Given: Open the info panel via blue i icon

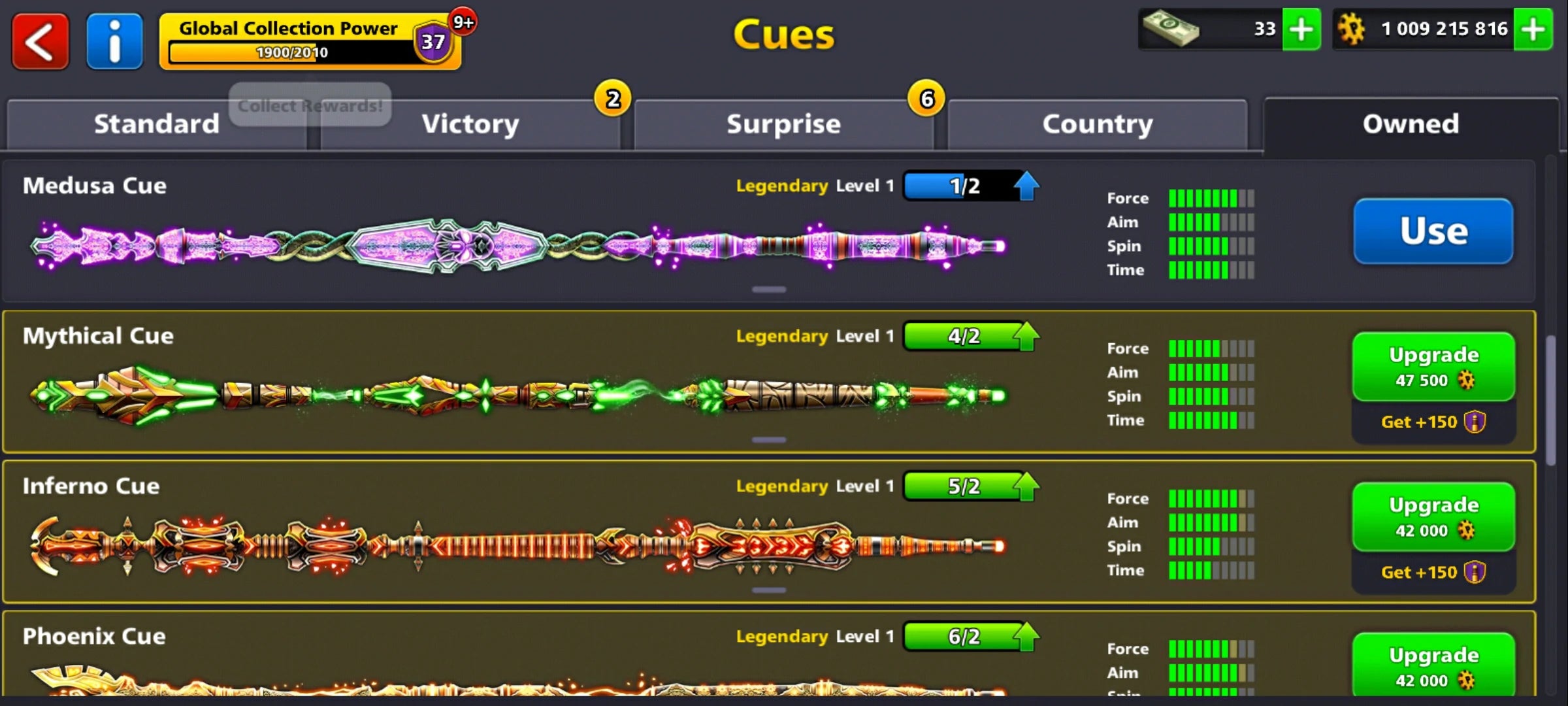Looking at the screenshot, I should [114, 41].
